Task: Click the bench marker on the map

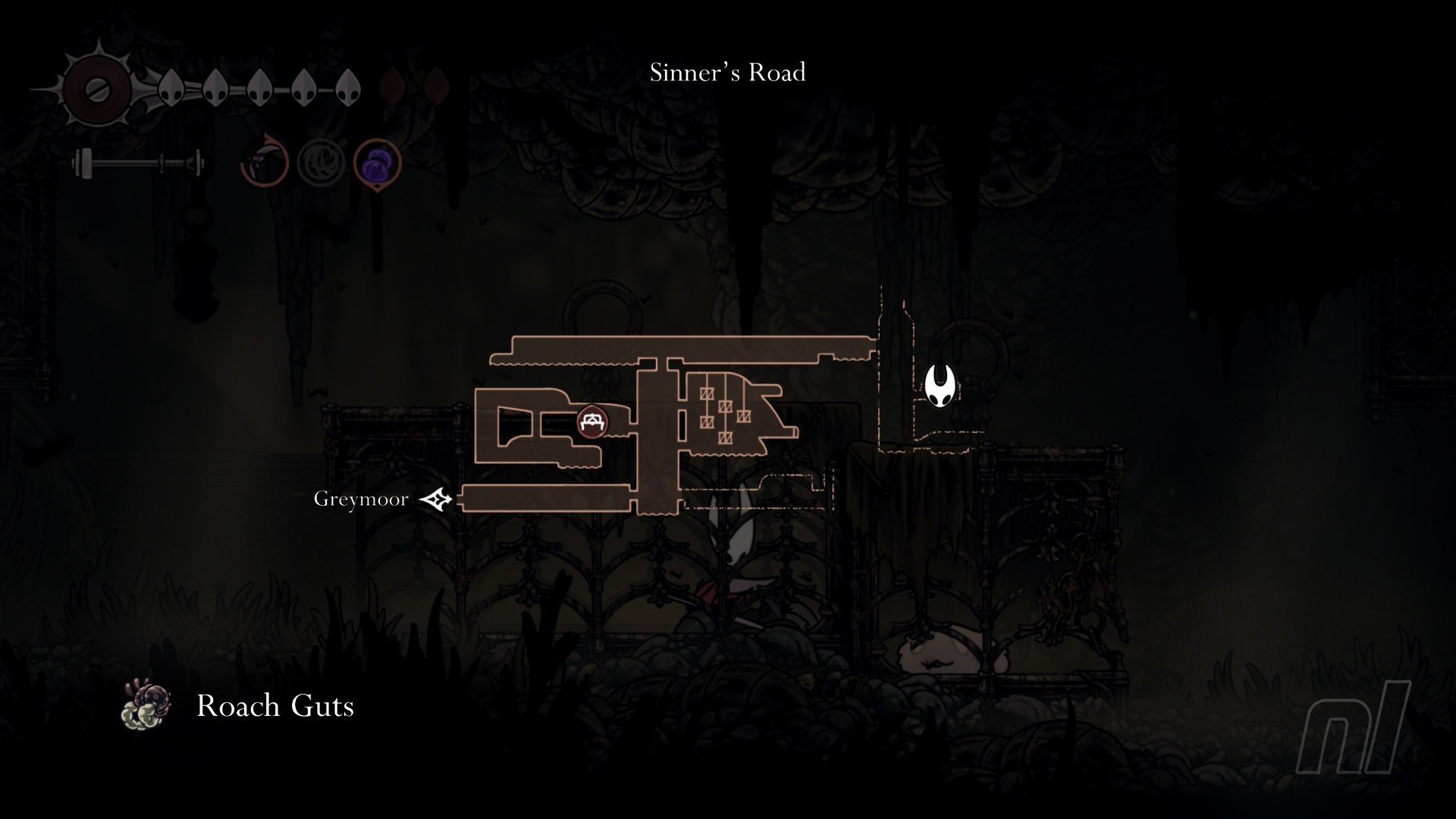Action: click(590, 422)
